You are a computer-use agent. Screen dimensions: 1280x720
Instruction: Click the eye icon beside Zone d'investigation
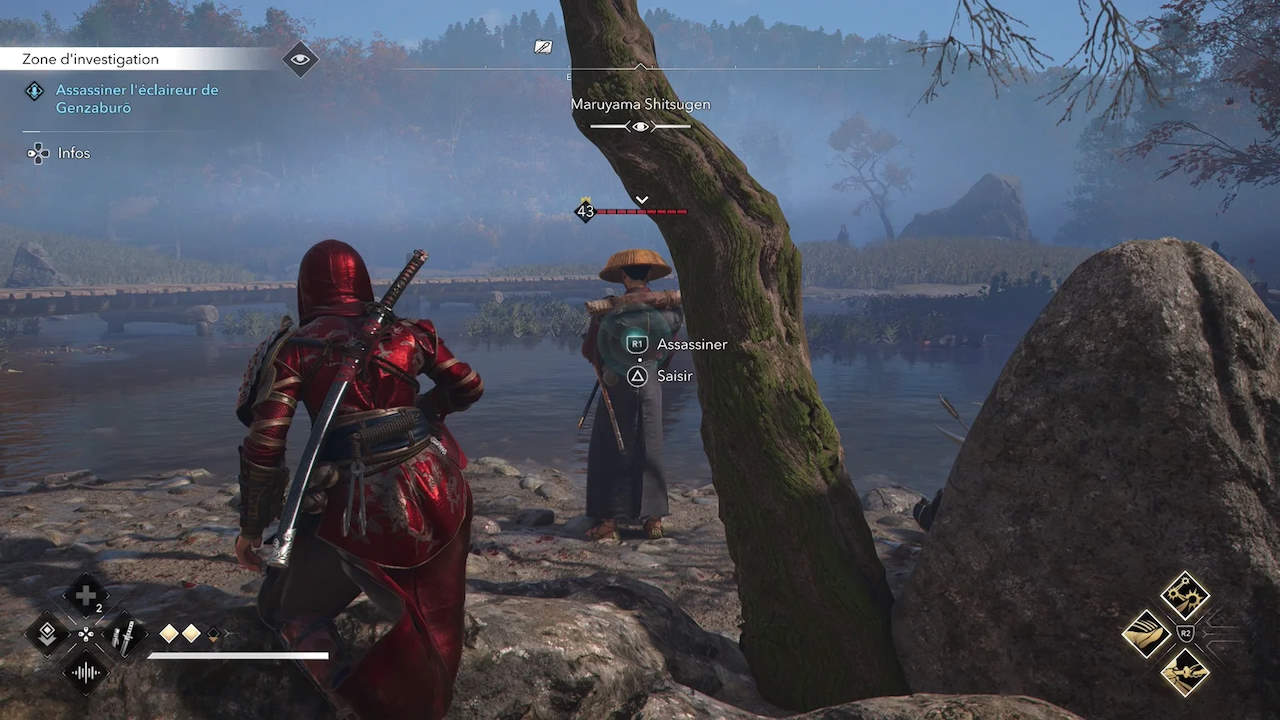click(x=300, y=59)
